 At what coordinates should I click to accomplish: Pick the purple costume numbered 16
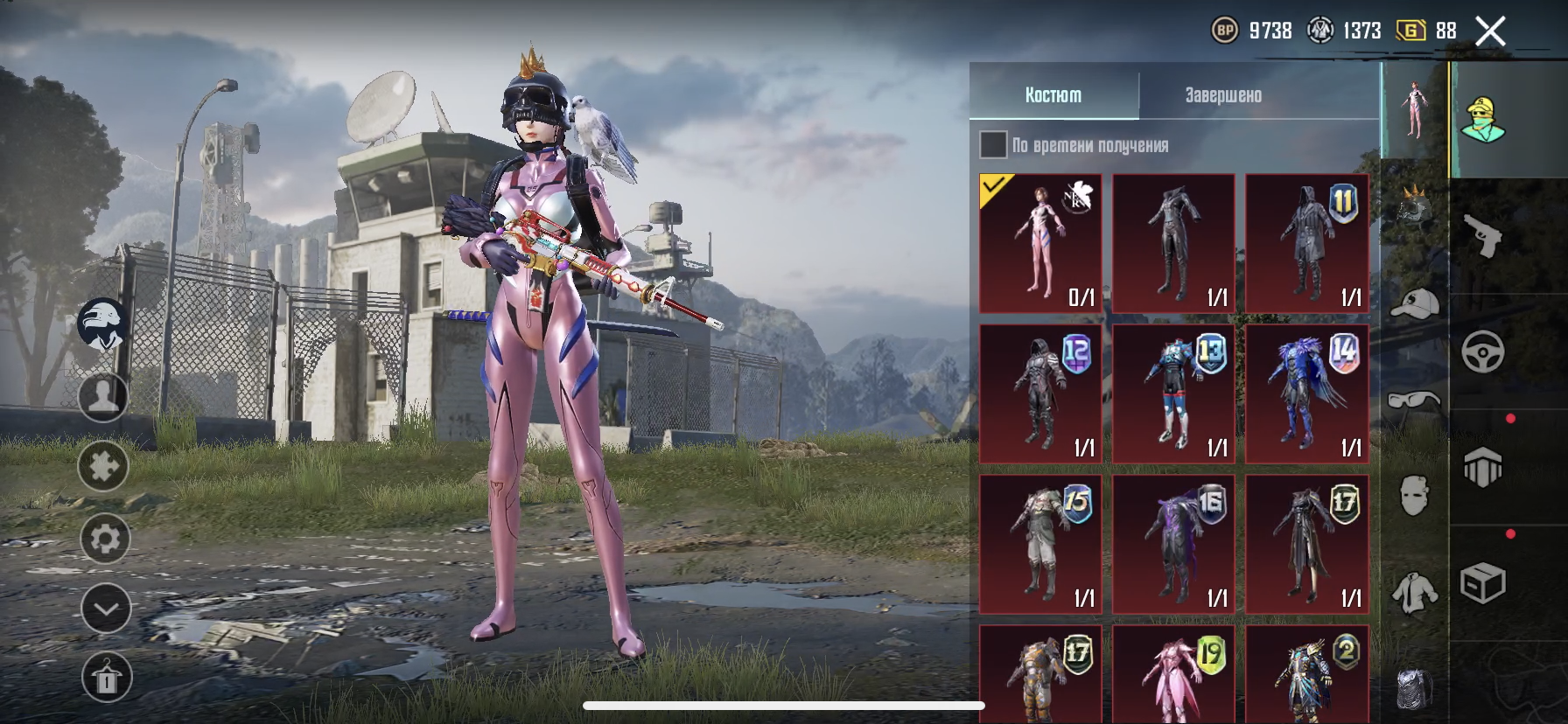(x=1173, y=544)
